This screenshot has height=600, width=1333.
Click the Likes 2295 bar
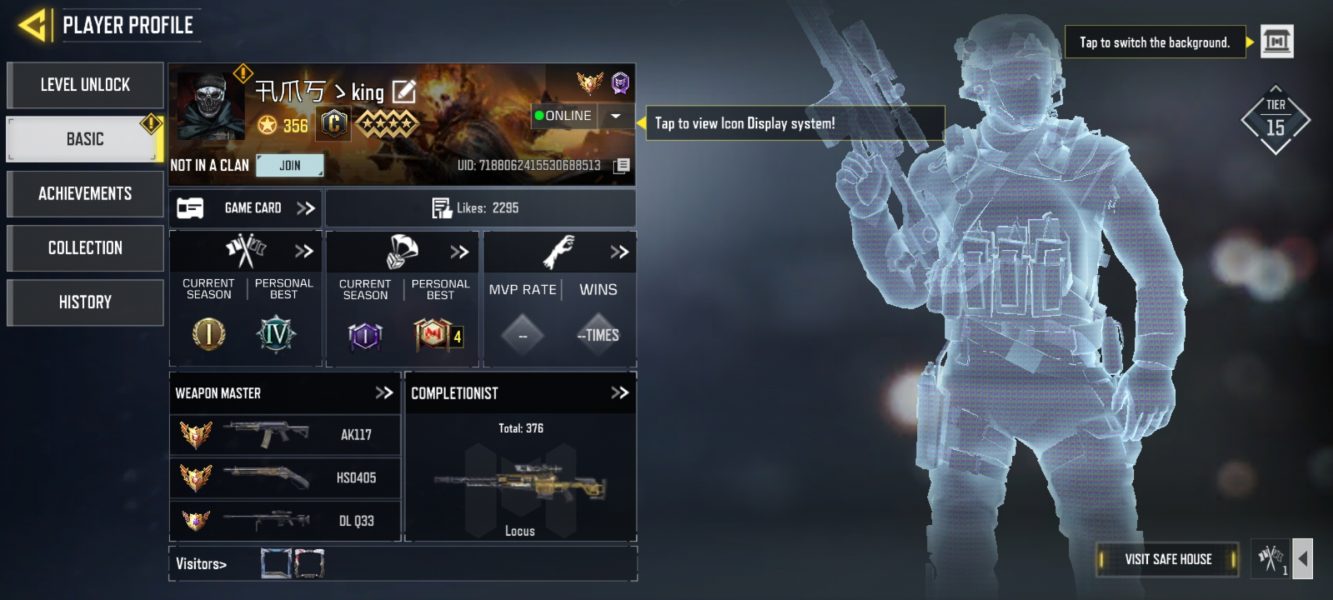click(480, 208)
